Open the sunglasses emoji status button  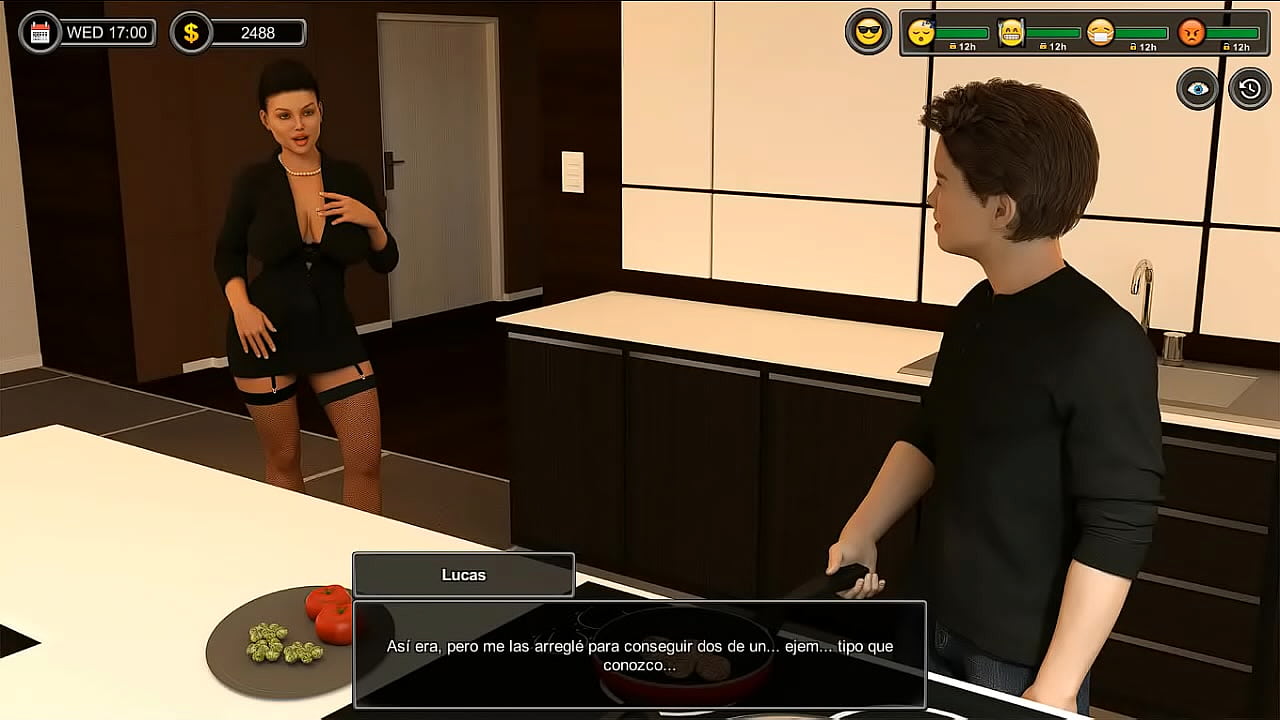868,33
